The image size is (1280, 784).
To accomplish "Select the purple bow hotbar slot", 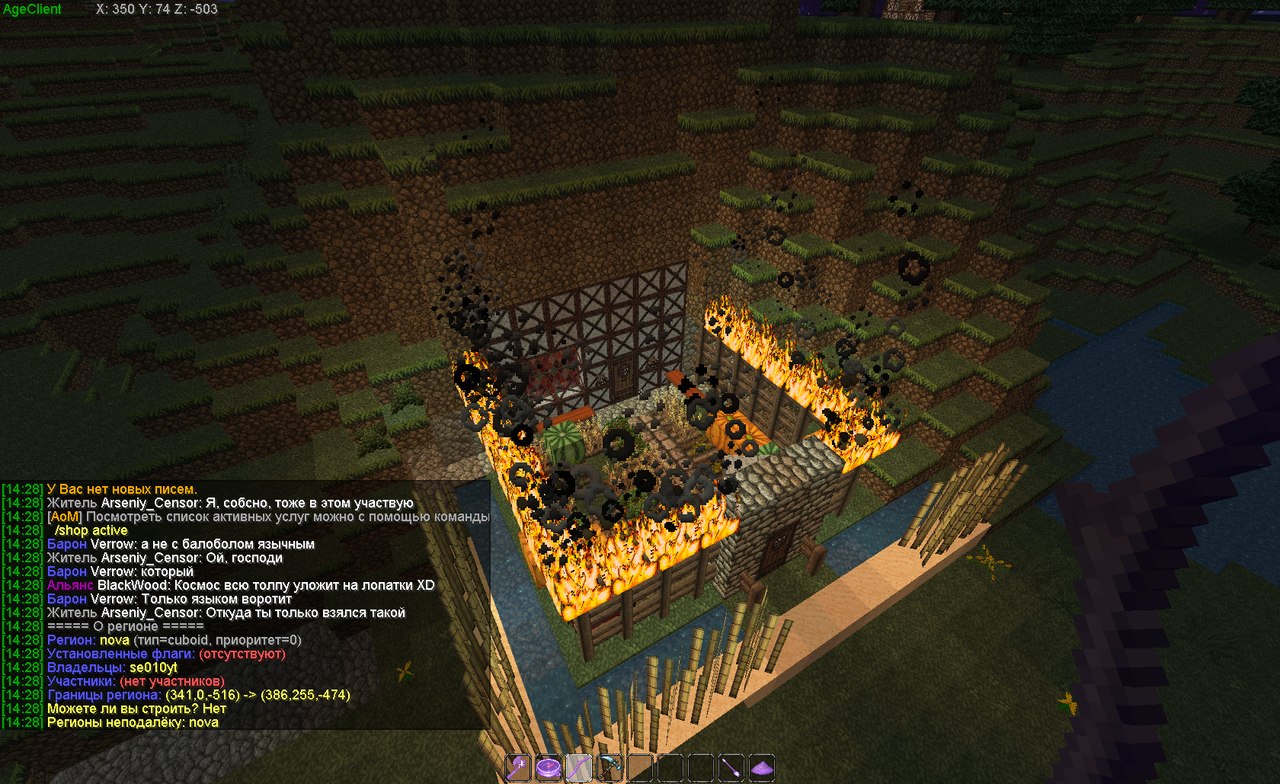I will (x=579, y=768).
